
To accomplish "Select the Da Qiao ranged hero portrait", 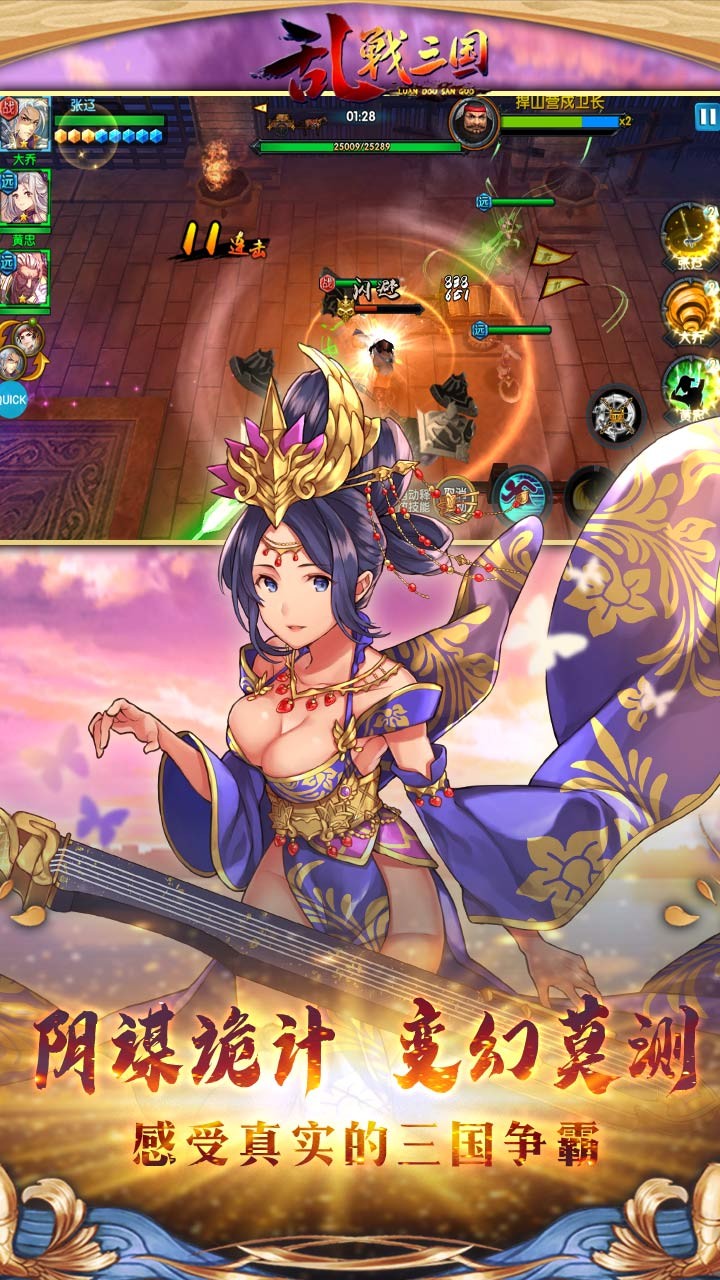I will coord(25,200).
